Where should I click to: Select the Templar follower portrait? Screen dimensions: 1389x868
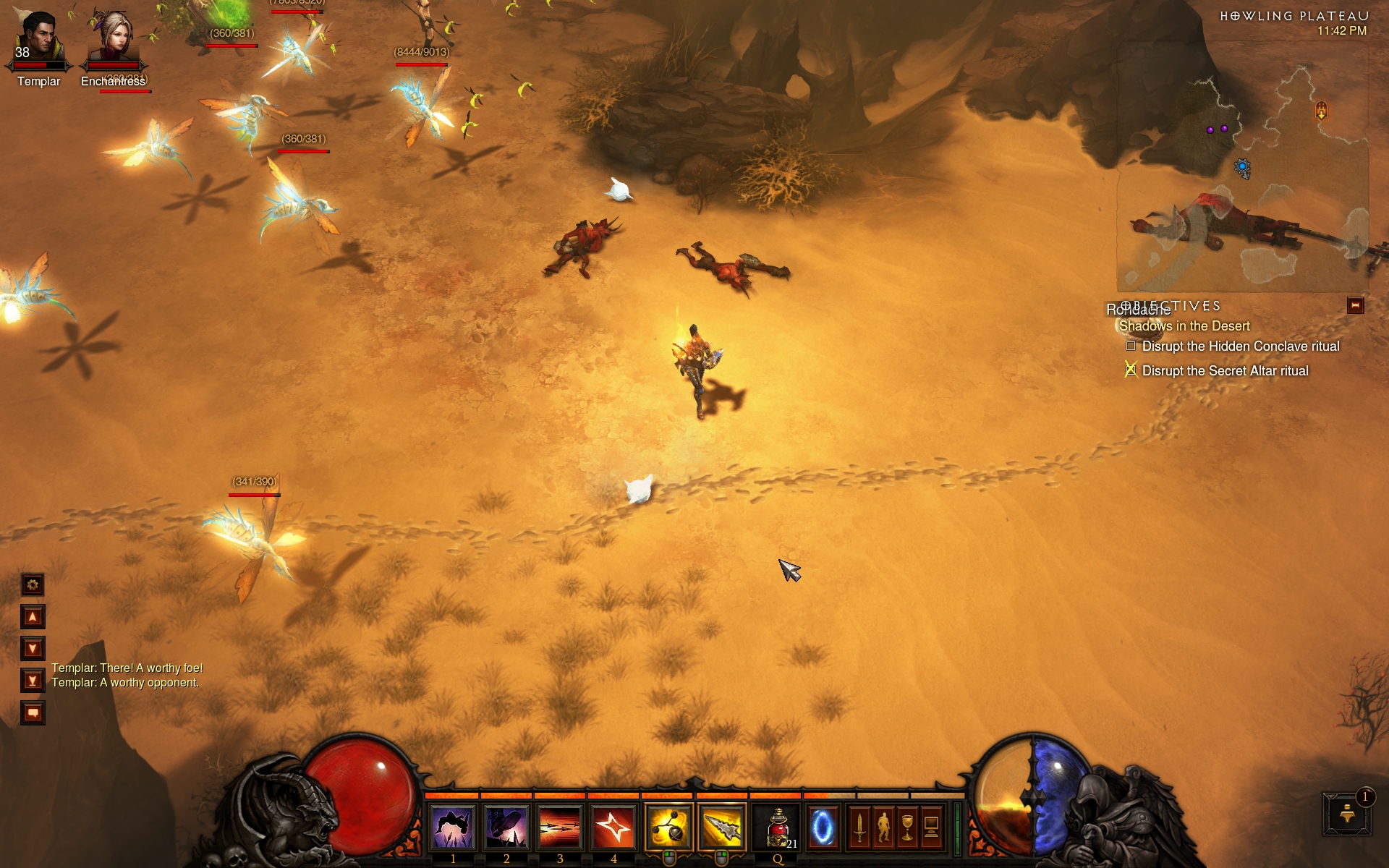click(x=38, y=40)
